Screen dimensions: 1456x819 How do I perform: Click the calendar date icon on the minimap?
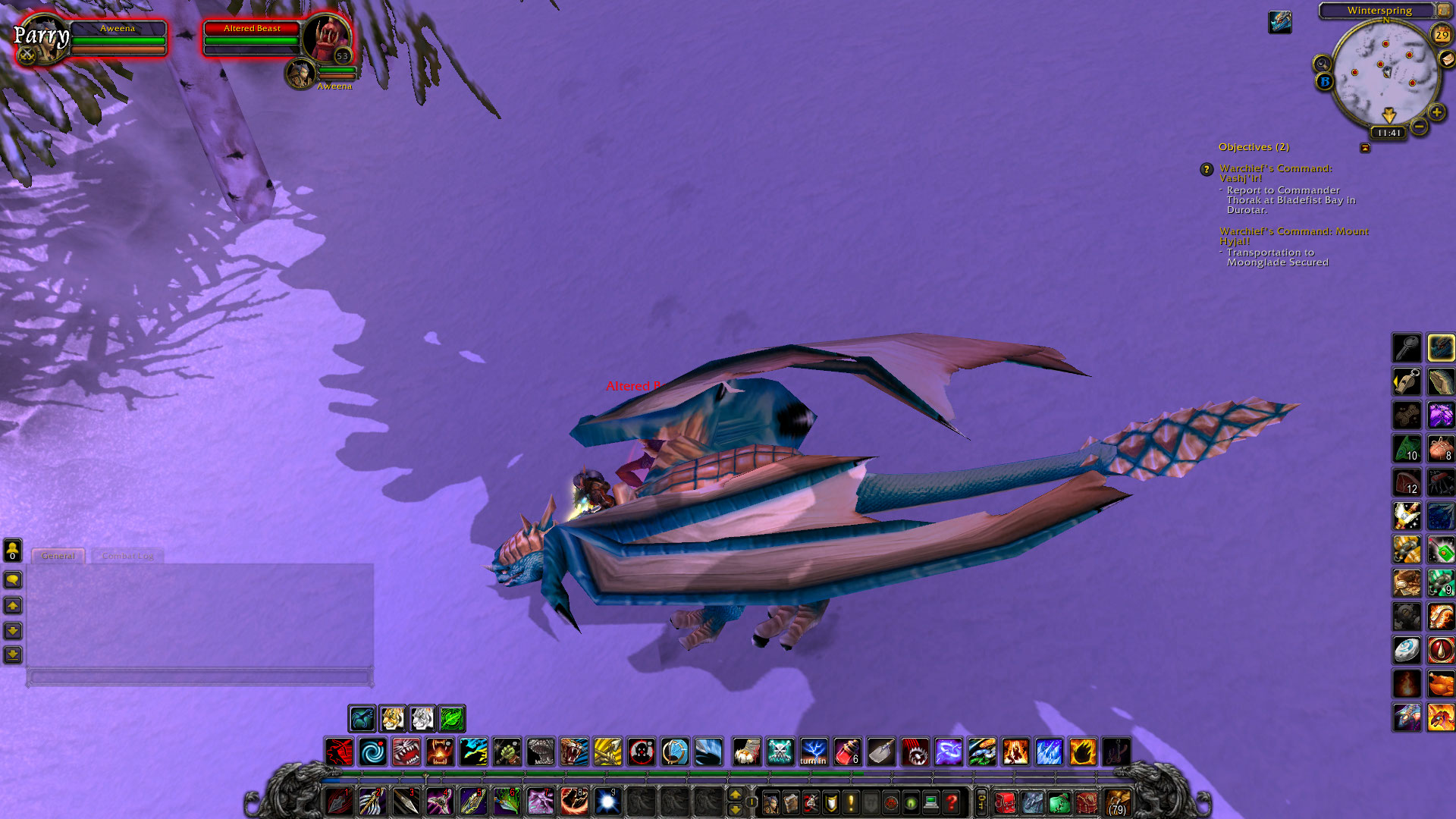click(1442, 35)
